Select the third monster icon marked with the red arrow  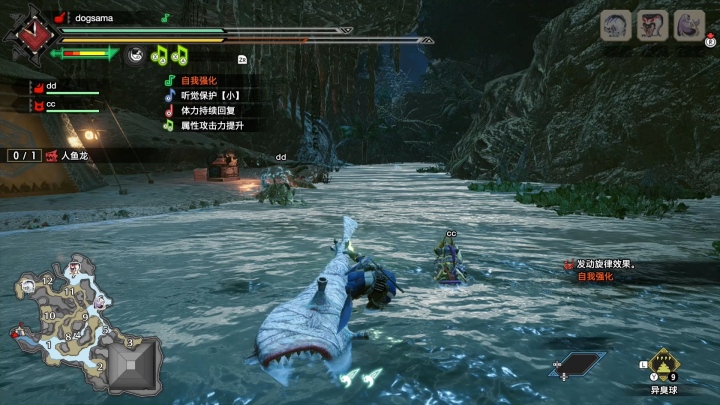click(x=689, y=25)
